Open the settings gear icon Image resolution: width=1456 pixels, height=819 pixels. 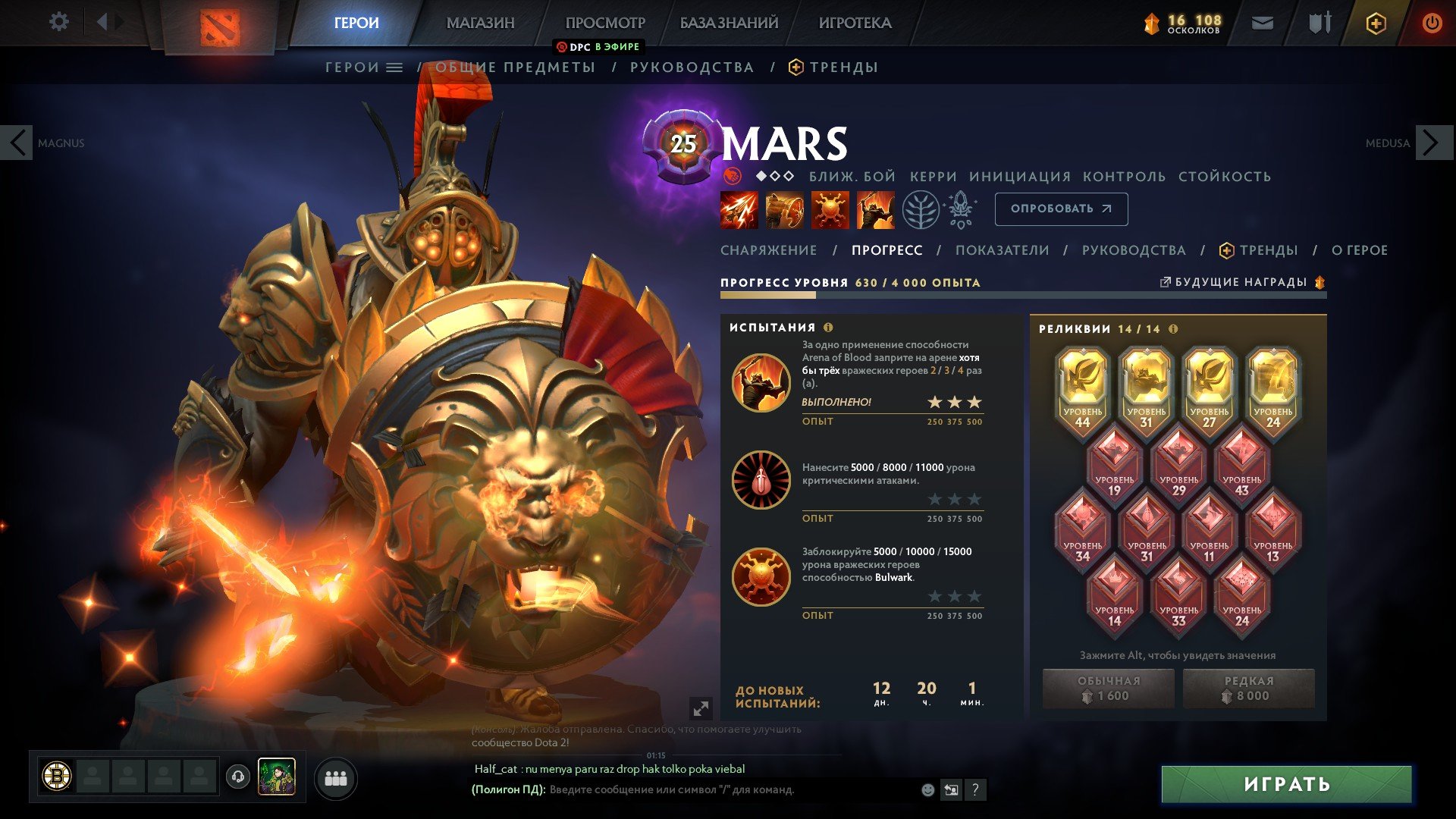click(x=58, y=22)
